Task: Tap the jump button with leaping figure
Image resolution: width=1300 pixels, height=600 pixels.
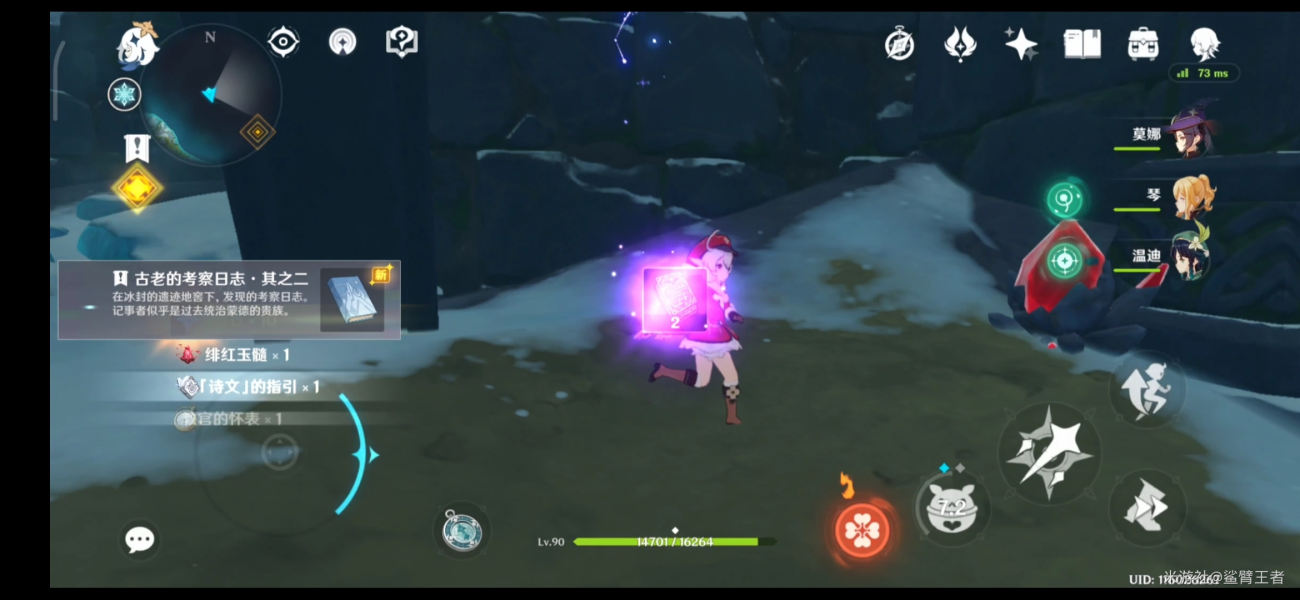Action: pyautogui.click(x=1147, y=390)
